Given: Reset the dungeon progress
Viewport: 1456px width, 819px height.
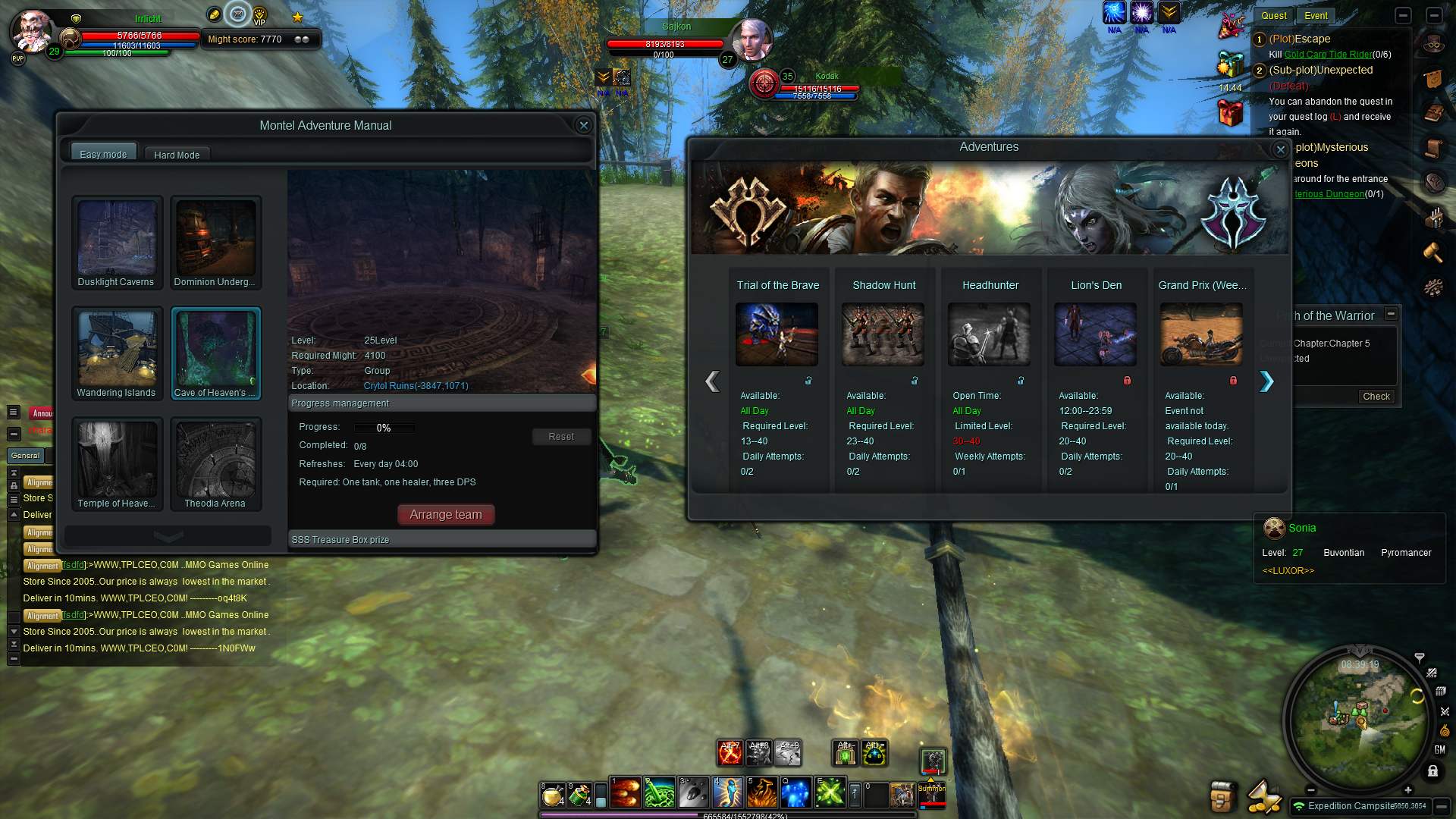Looking at the screenshot, I should pyautogui.click(x=561, y=437).
